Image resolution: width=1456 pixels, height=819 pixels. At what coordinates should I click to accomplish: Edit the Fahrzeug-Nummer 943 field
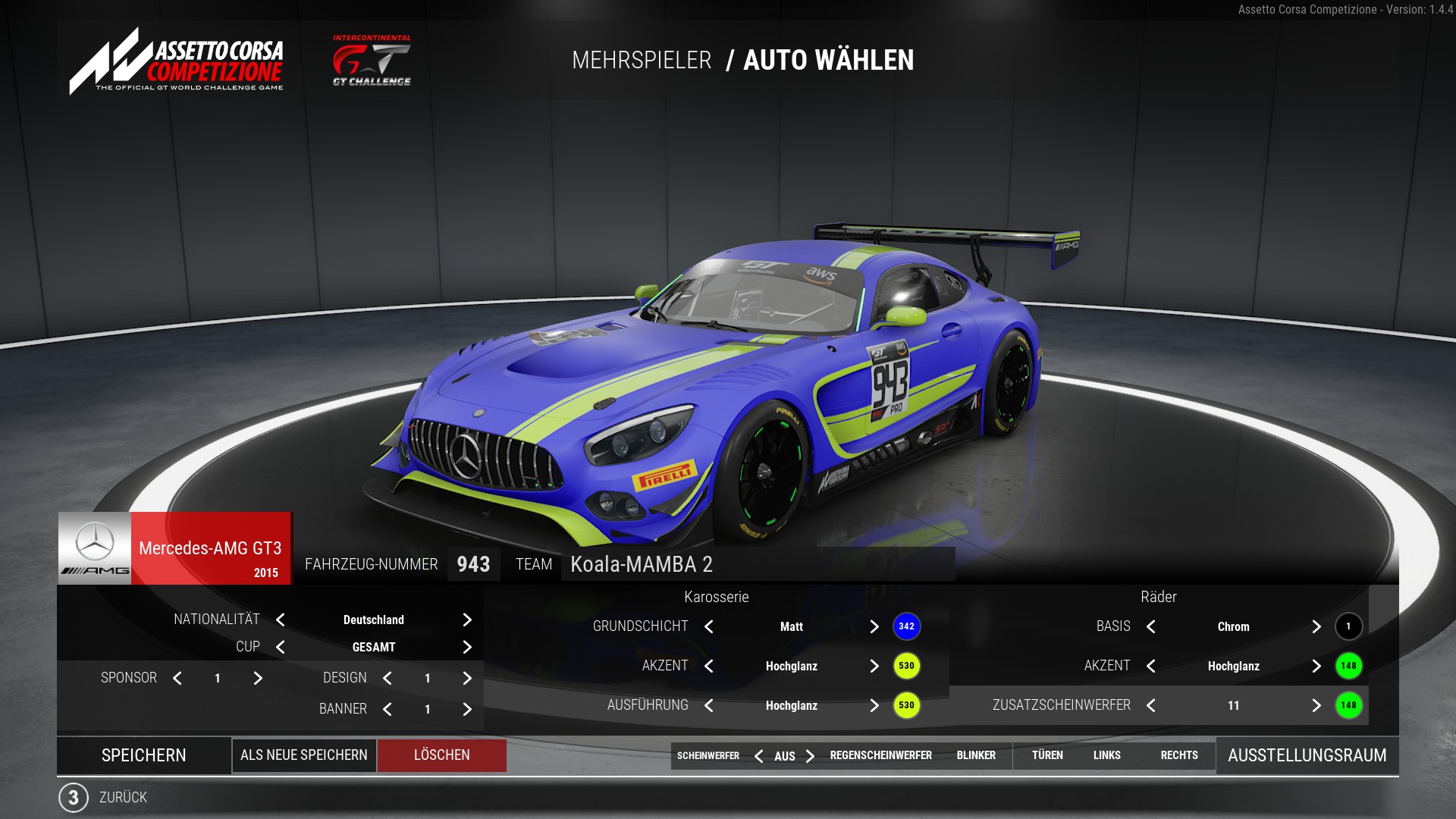[x=473, y=564]
